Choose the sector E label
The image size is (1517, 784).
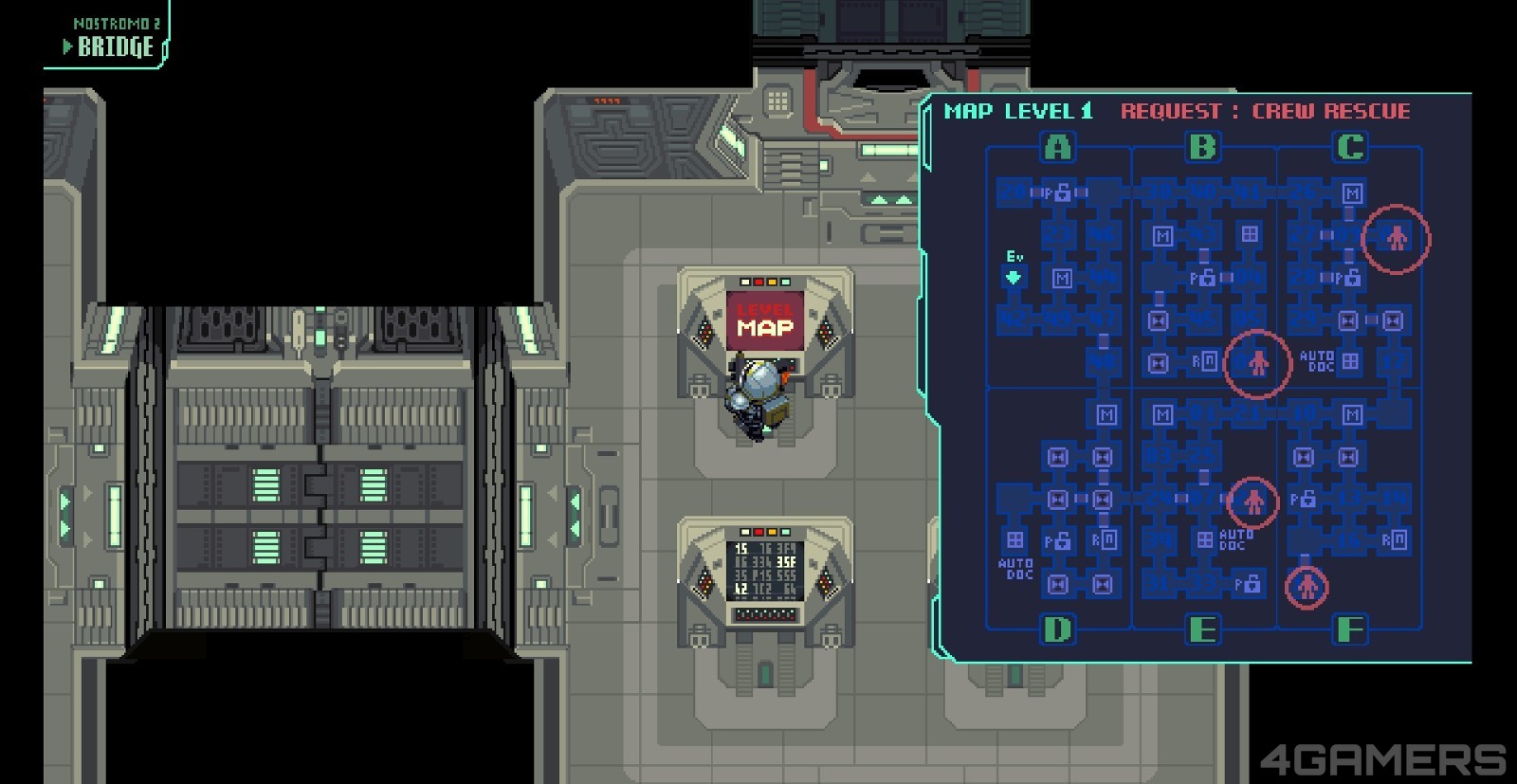[1202, 629]
